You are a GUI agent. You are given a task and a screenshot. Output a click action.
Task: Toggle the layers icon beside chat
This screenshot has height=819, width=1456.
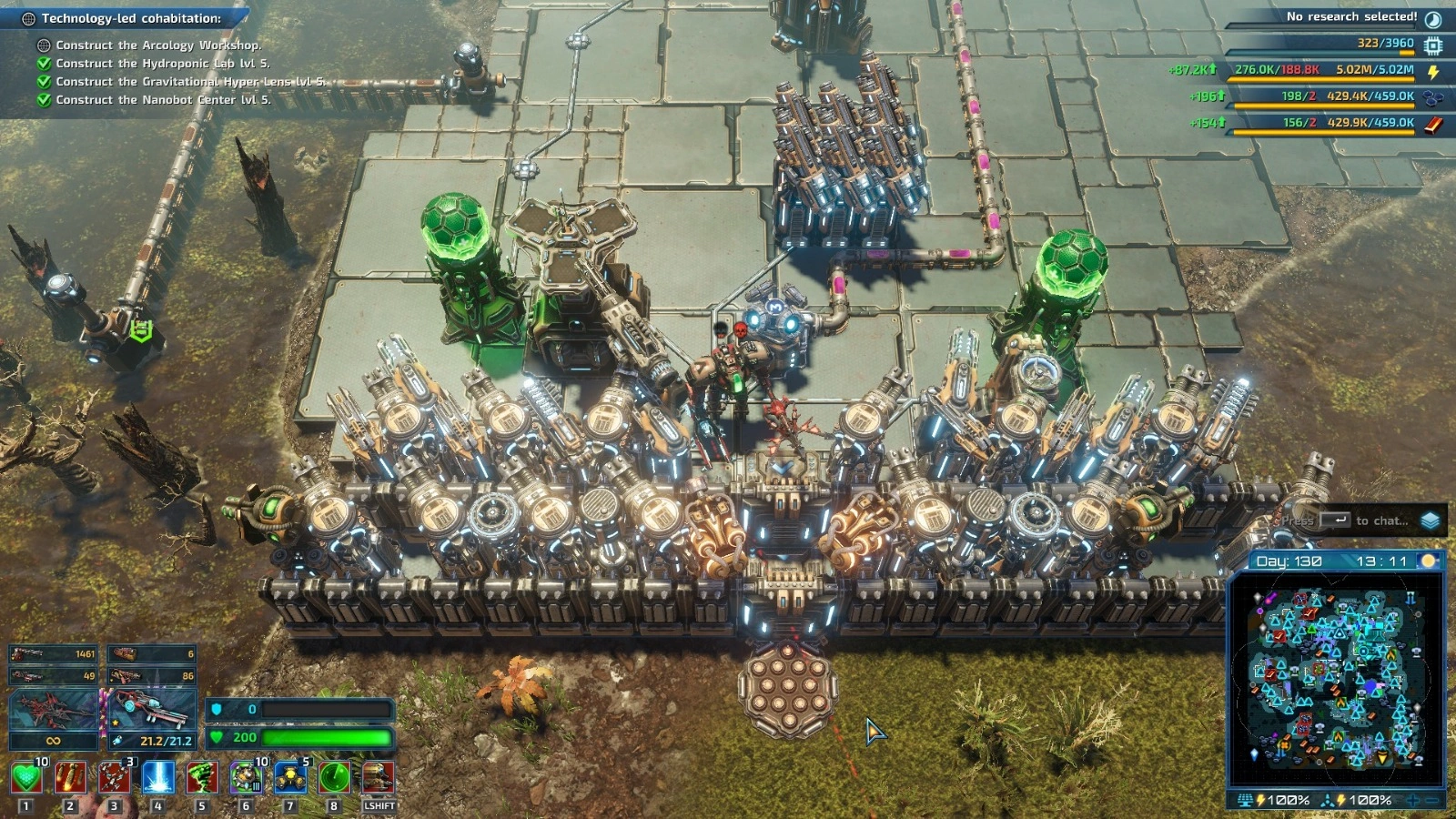(x=1431, y=521)
